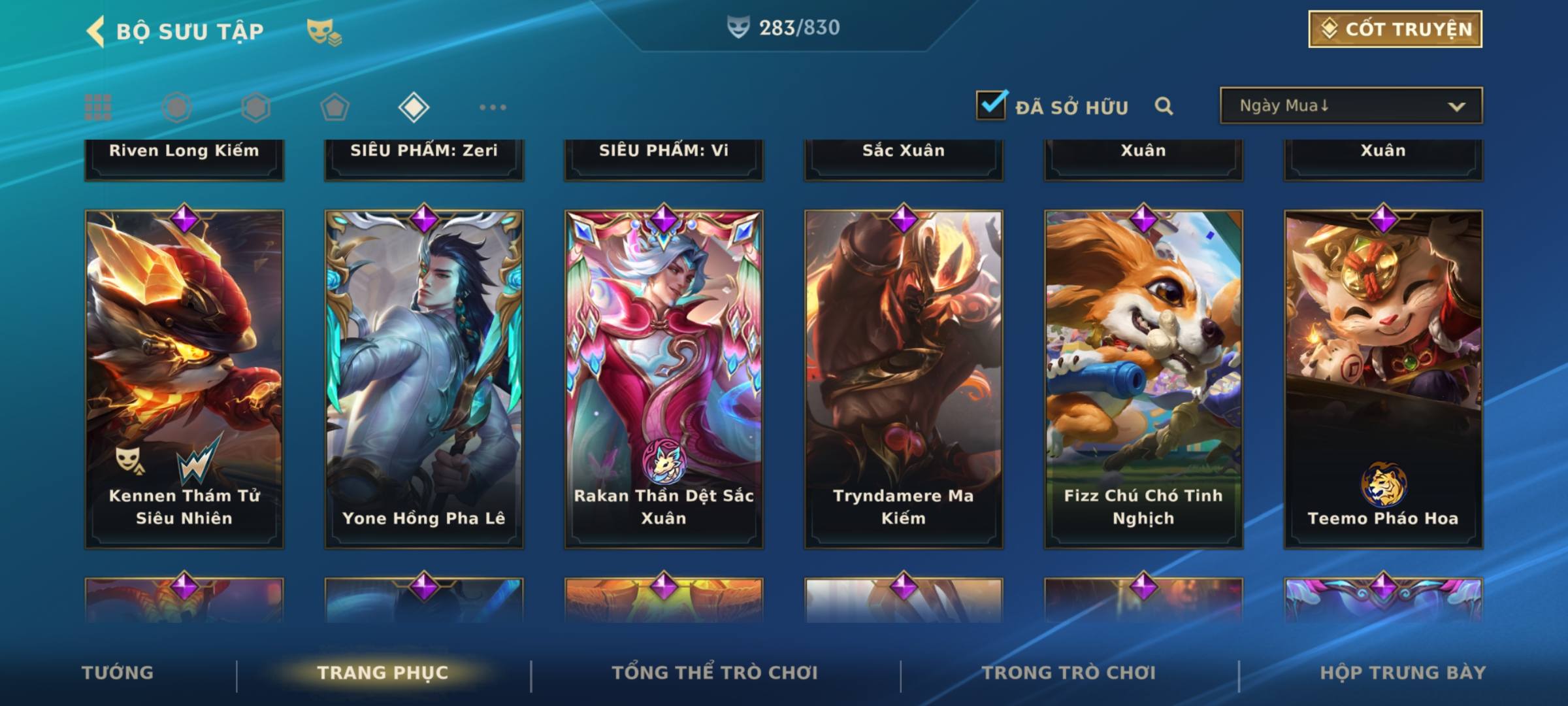Choose the pentagon rarity filter
This screenshot has width=1568, height=706.
click(x=335, y=107)
